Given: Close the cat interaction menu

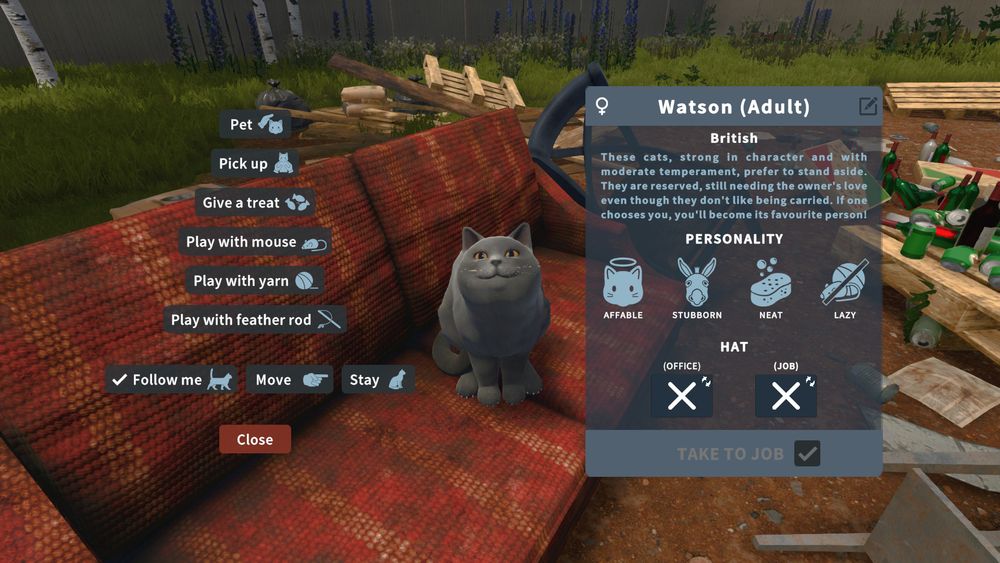Looking at the screenshot, I should pos(255,439).
